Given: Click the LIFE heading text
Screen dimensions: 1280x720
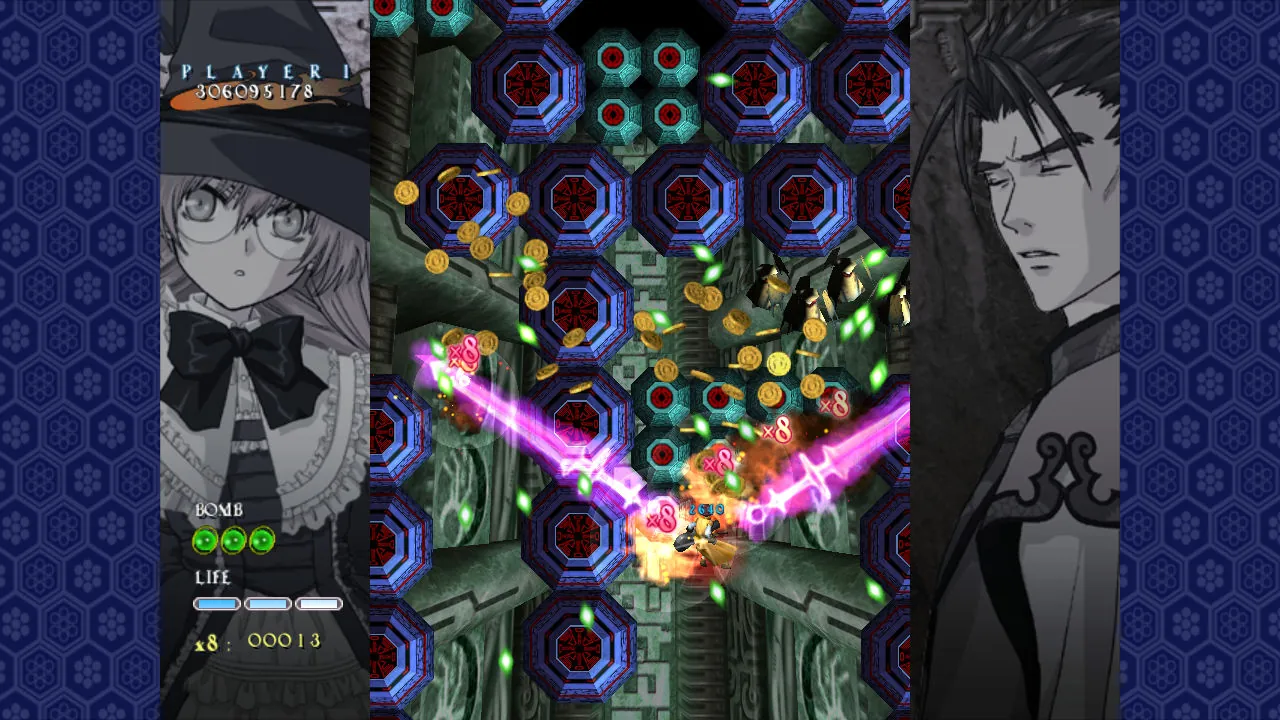Looking at the screenshot, I should click(x=213, y=578).
